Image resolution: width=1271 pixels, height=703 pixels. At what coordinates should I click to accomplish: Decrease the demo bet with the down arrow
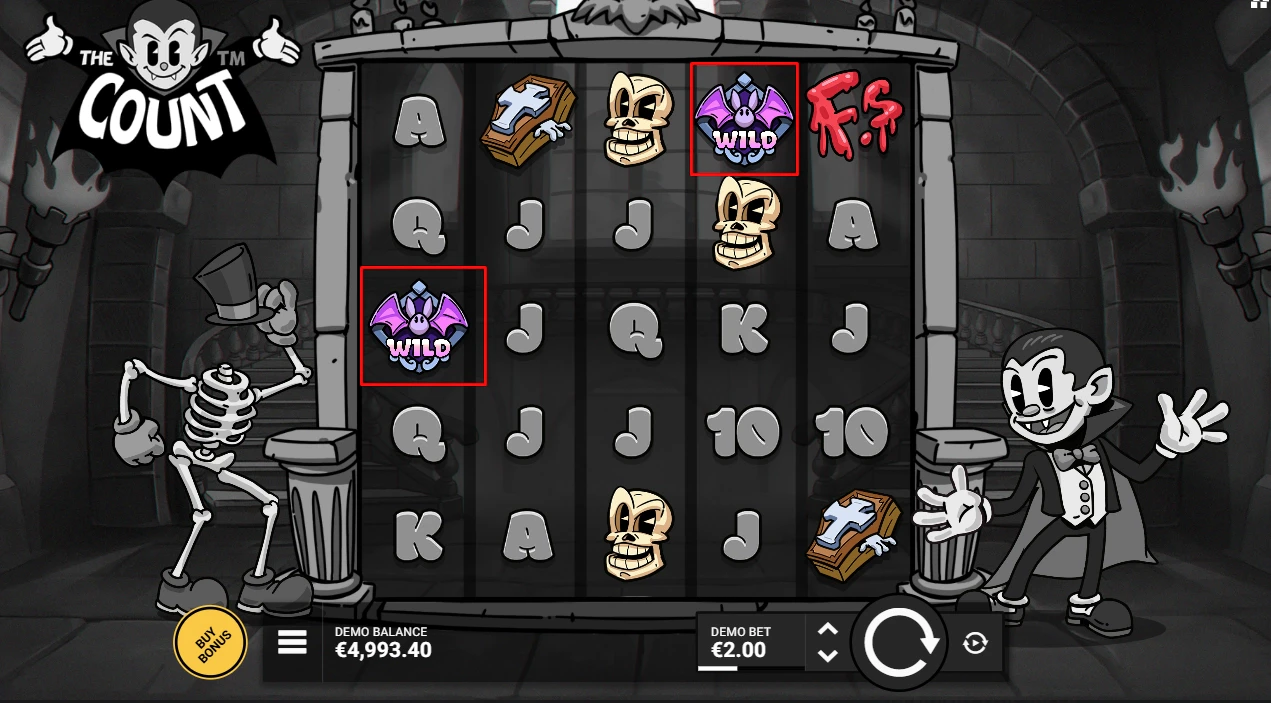(x=828, y=656)
